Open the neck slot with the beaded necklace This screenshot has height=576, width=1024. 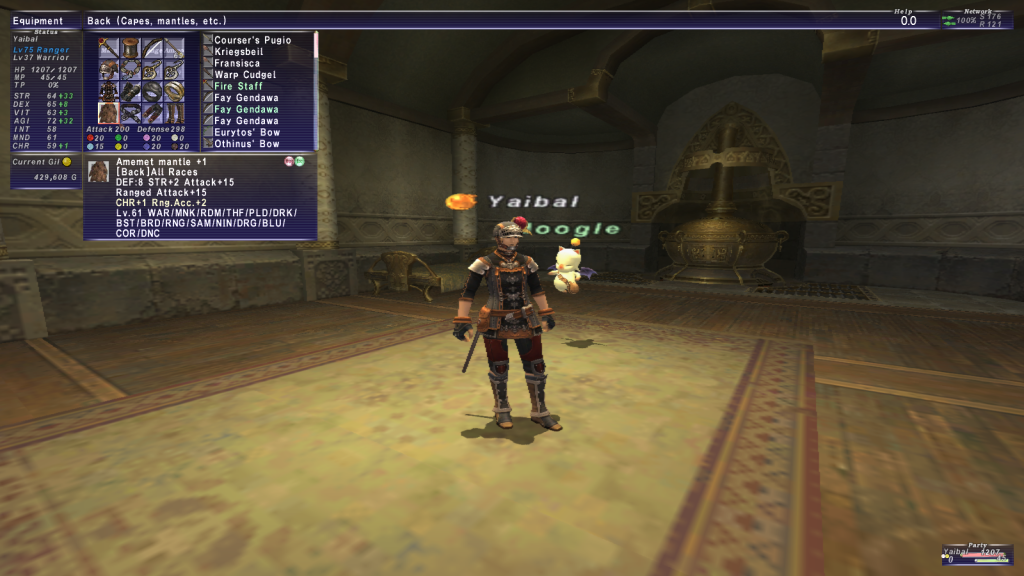[x=131, y=70]
